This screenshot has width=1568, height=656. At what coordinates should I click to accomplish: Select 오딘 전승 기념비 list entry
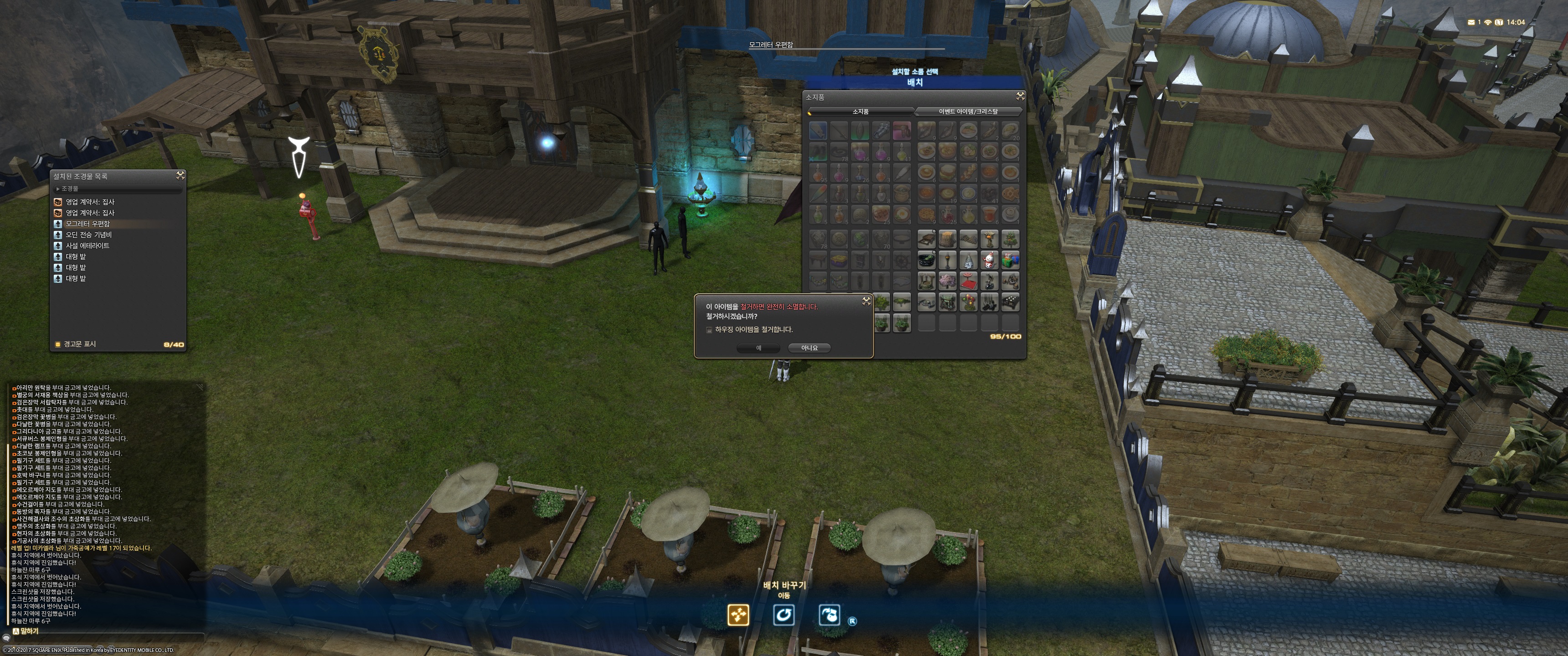click(89, 235)
